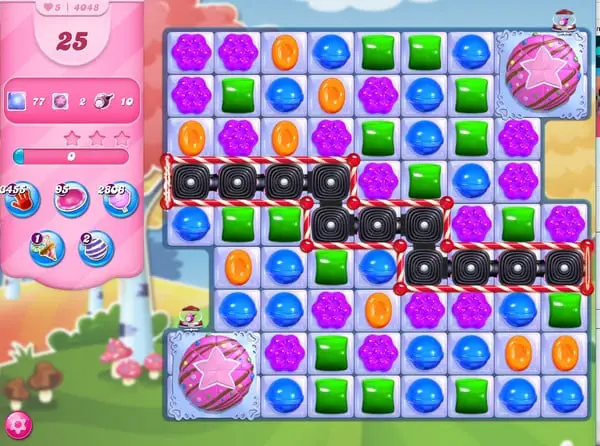
Task: Activate the party popper cone booster
Action: click(49, 247)
